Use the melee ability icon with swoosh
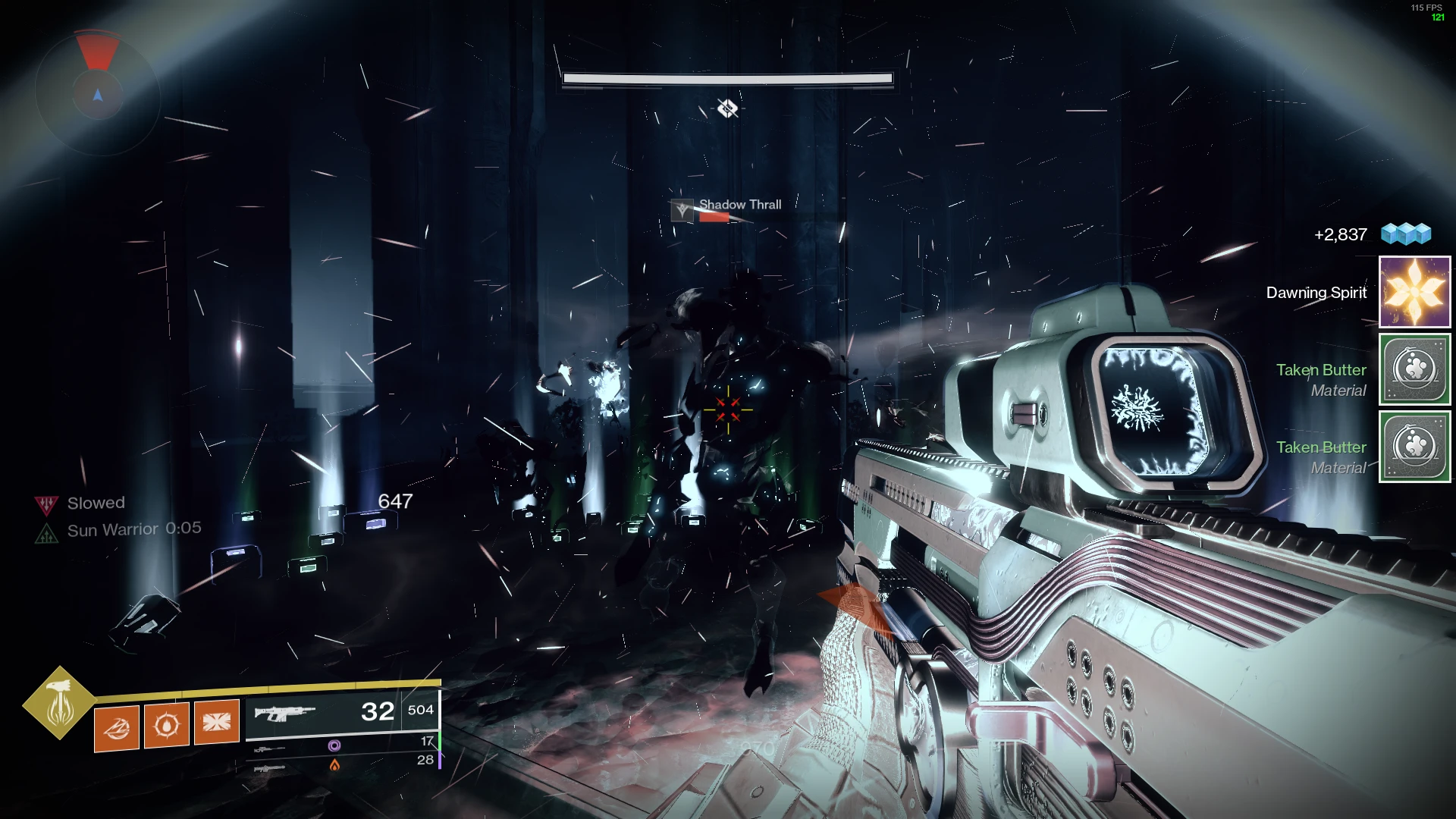 (x=117, y=727)
